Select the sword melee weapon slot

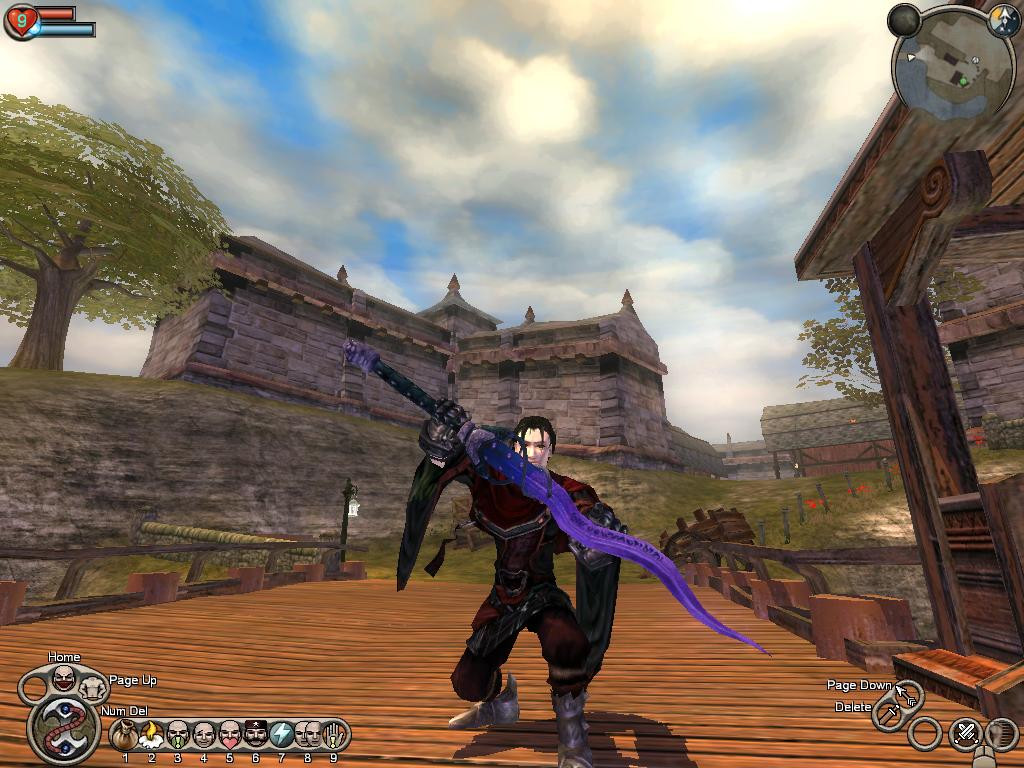(x=888, y=713)
